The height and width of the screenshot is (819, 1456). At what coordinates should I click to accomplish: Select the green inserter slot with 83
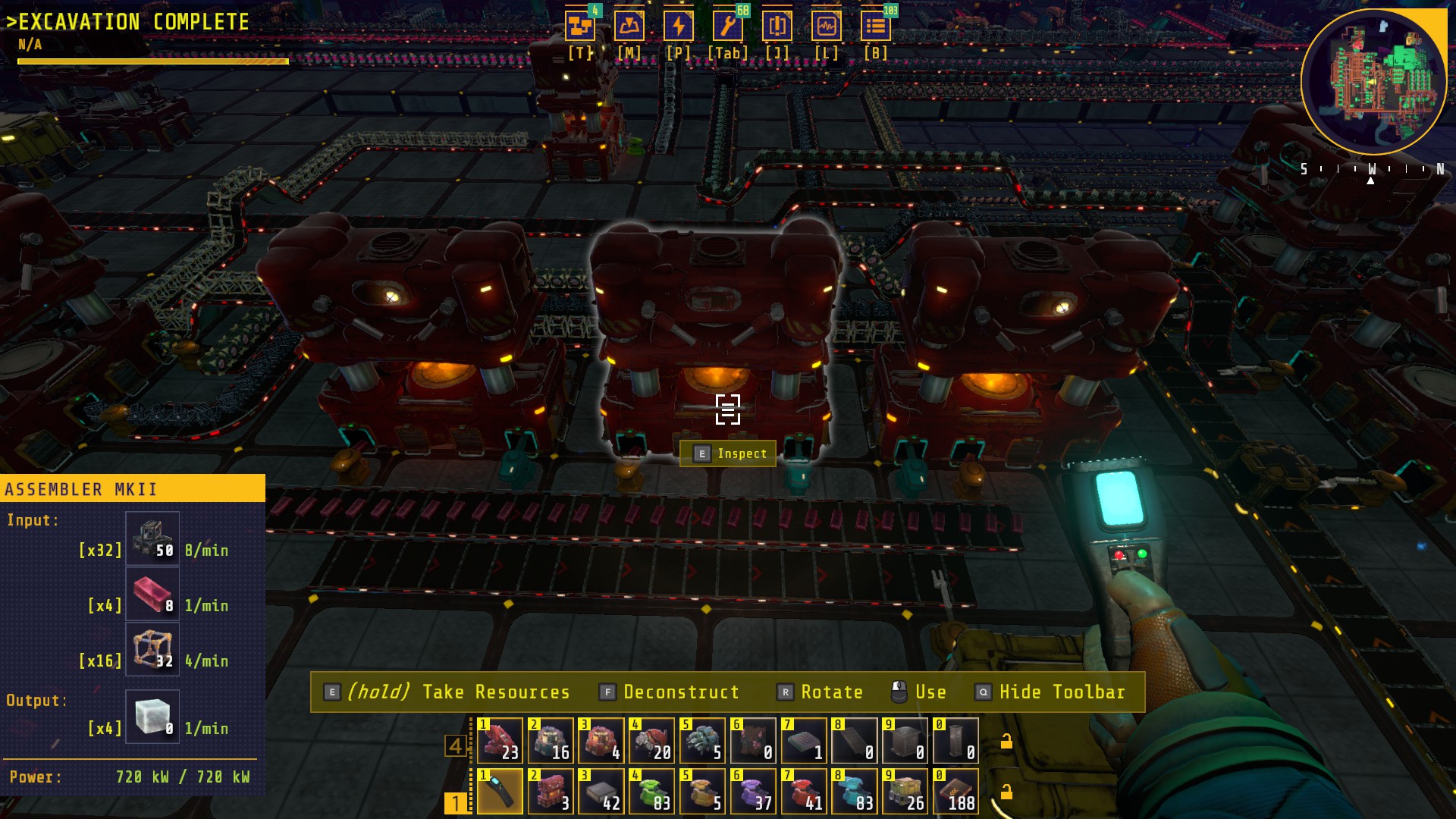pyautogui.click(x=651, y=791)
